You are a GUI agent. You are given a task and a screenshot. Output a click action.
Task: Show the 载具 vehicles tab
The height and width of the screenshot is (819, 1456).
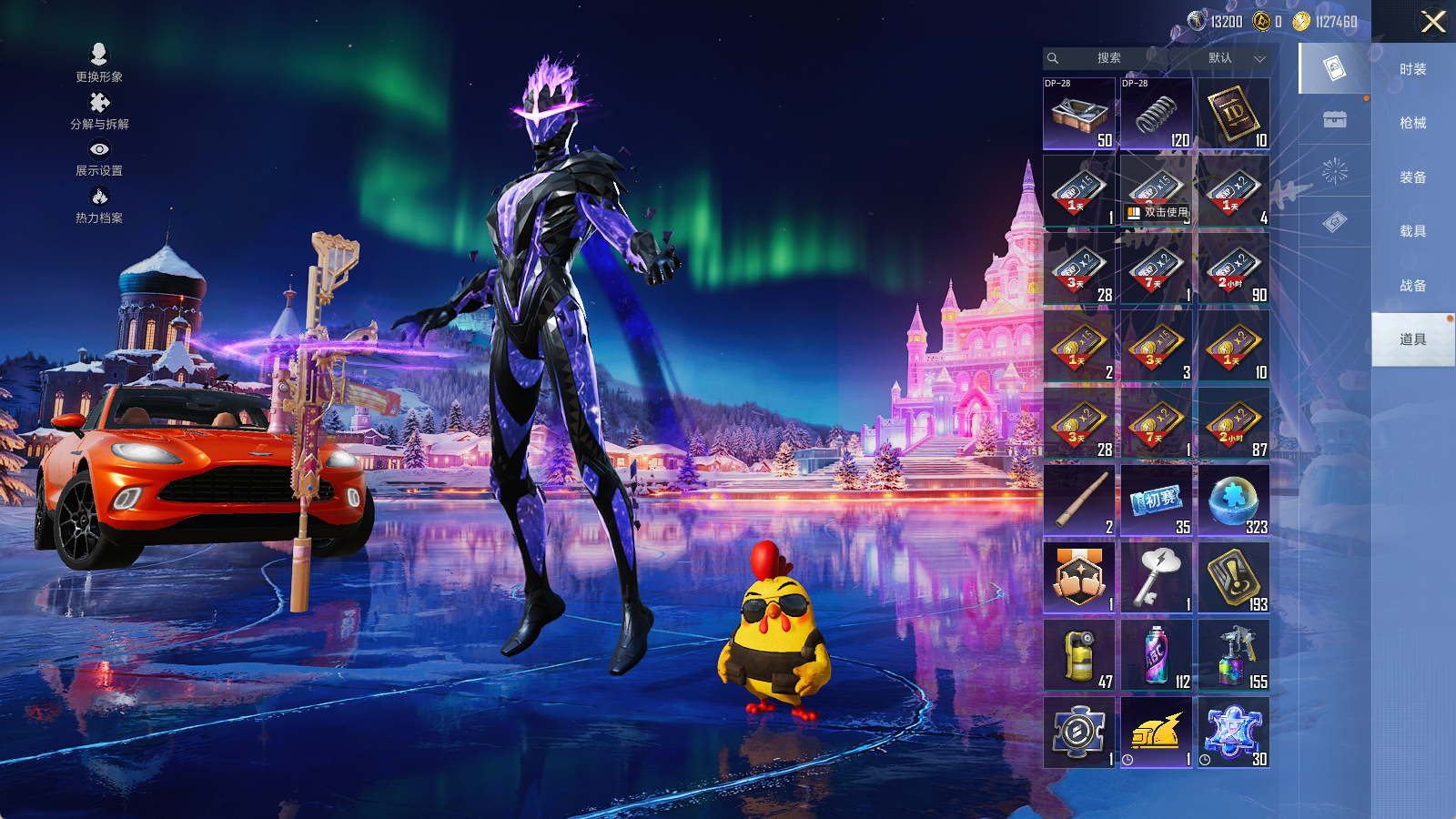pyautogui.click(x=1412, y=231)
